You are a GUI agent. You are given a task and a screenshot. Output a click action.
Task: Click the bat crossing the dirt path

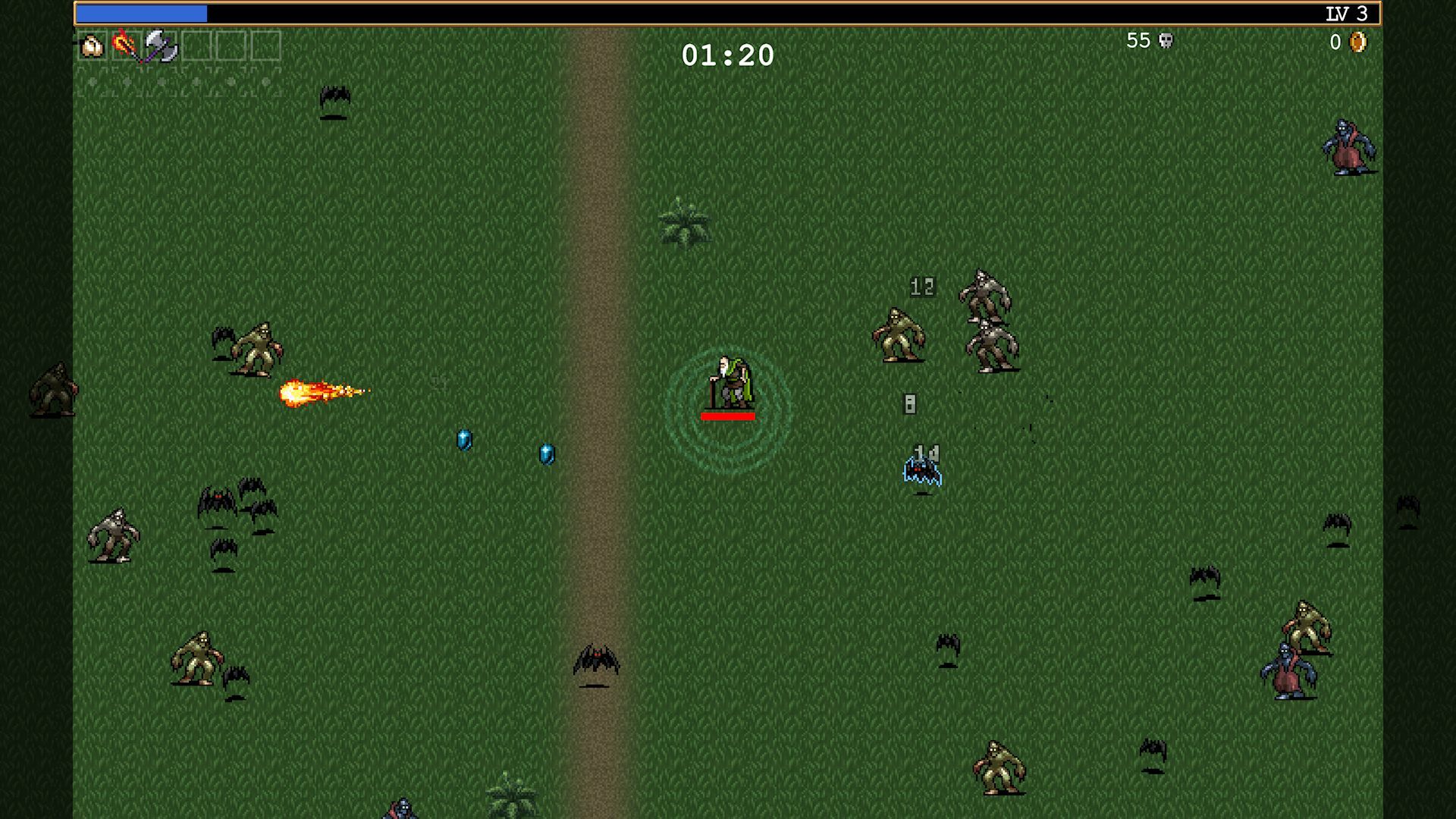(x=596, y=657)
